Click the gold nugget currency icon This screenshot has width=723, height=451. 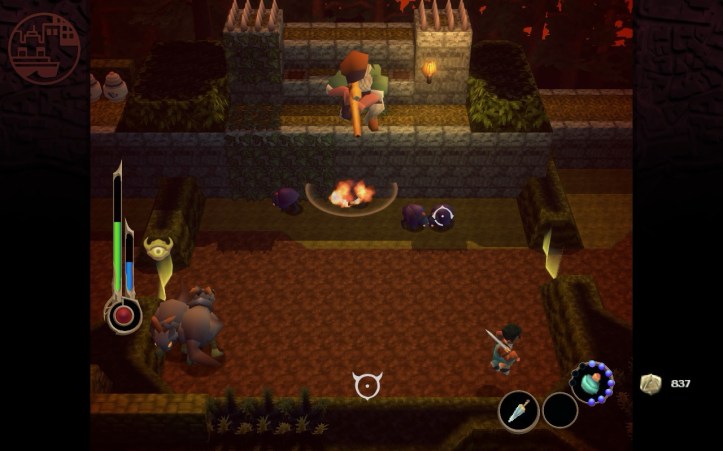[650, 384]
